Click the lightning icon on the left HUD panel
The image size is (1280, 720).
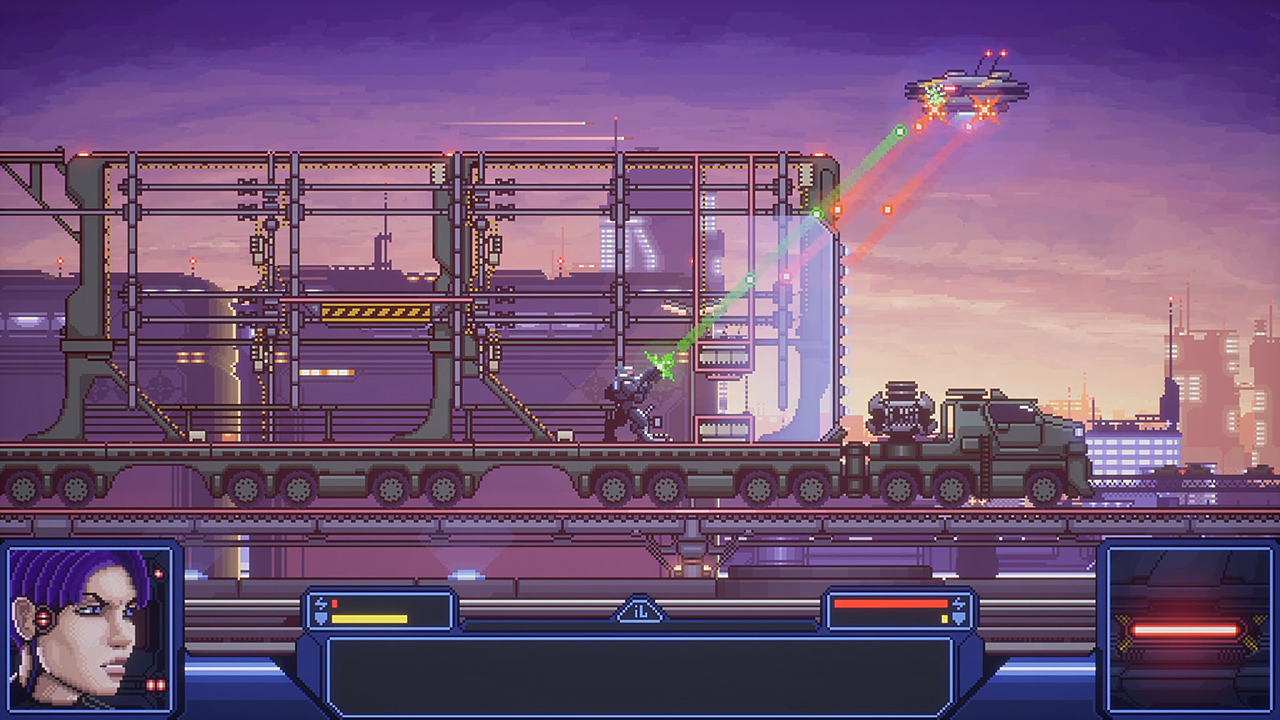point(321,602)
